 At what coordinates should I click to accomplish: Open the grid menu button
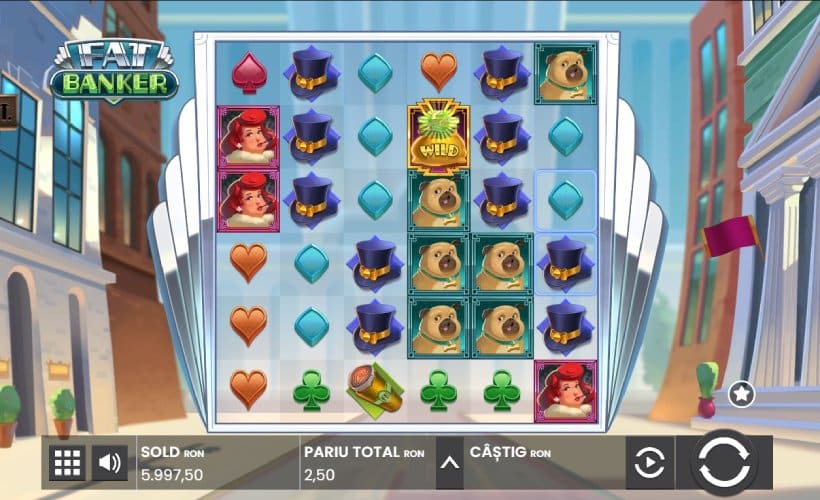click(x=67, y=463)
